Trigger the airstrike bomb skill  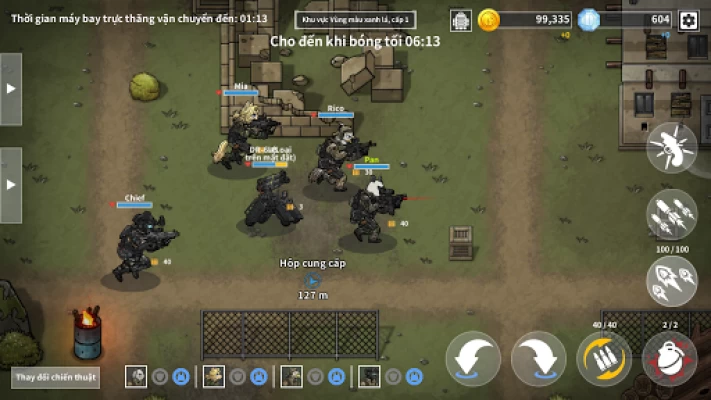[x=671, y=147]
